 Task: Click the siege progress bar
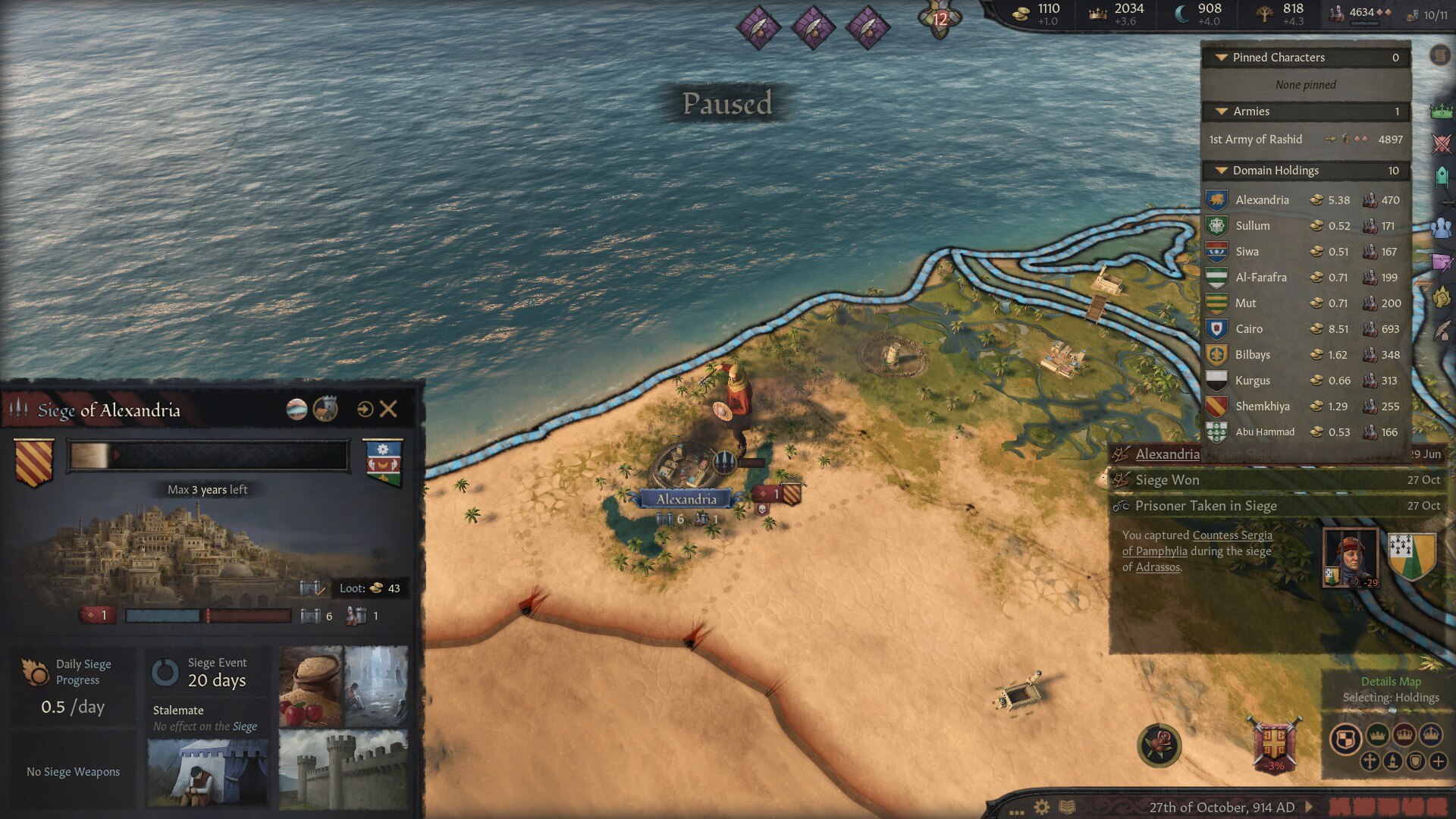pos(205,455)
